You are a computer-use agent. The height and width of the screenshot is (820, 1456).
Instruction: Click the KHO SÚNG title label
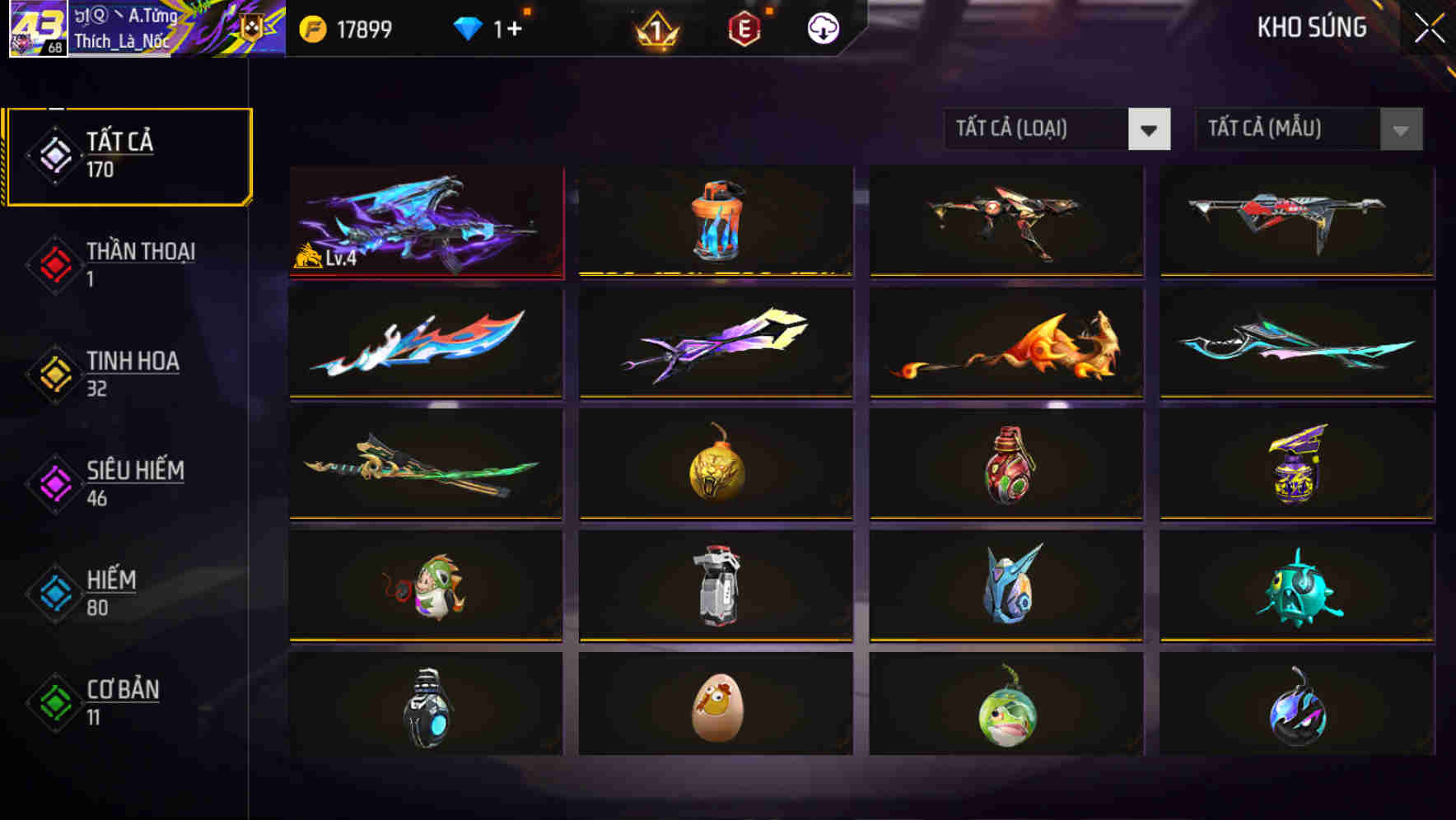click(x=1312, y=27)
